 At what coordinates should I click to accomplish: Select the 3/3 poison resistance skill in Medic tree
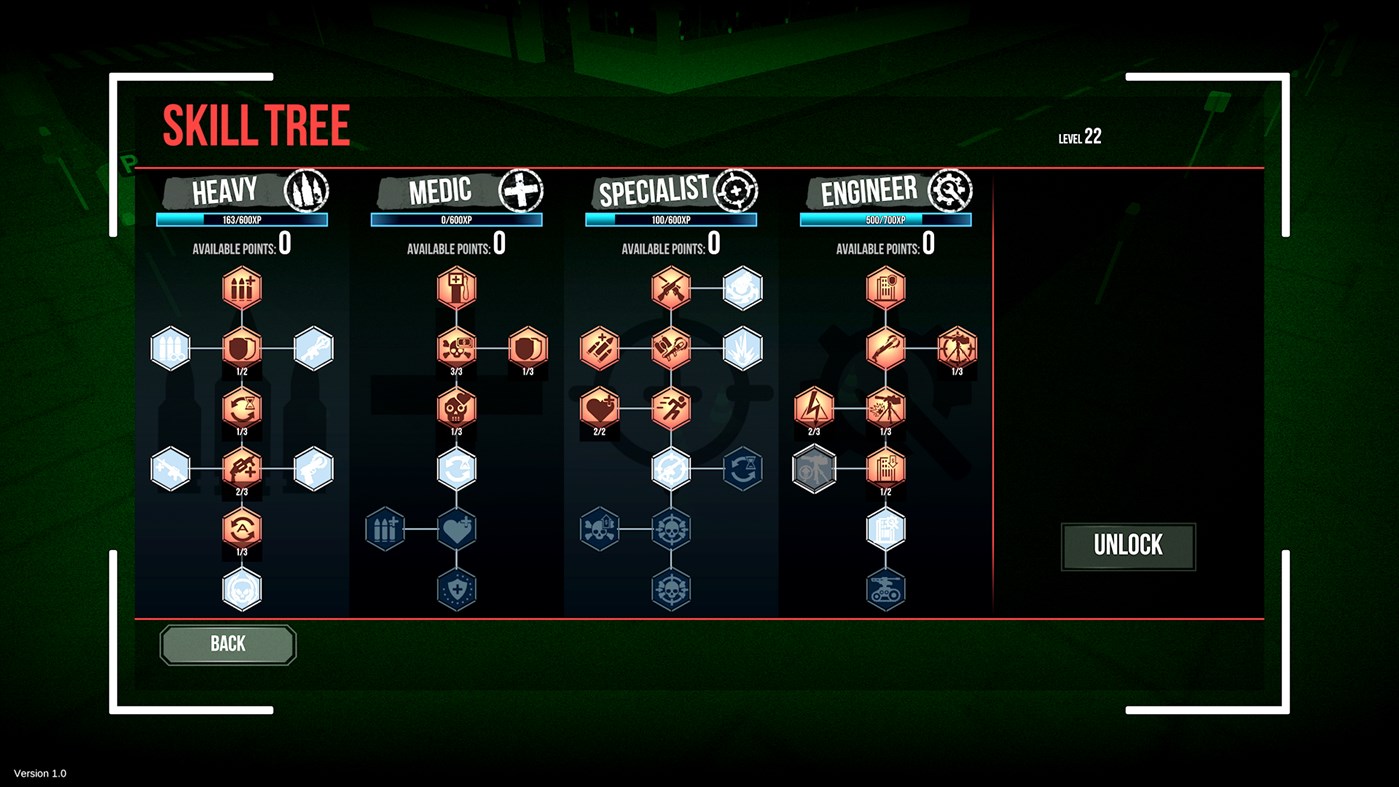click(456, 348)
